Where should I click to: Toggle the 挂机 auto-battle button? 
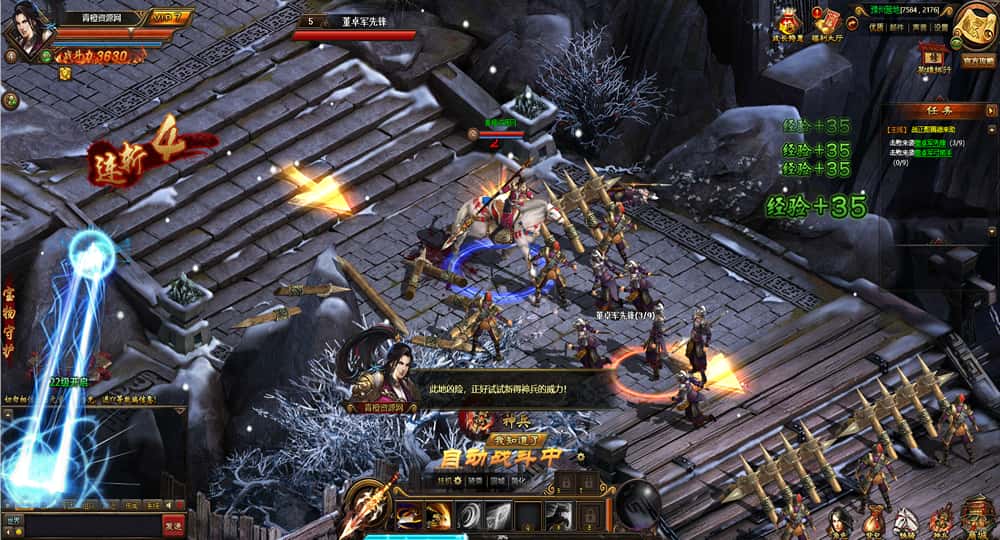[x=447, y=481]
